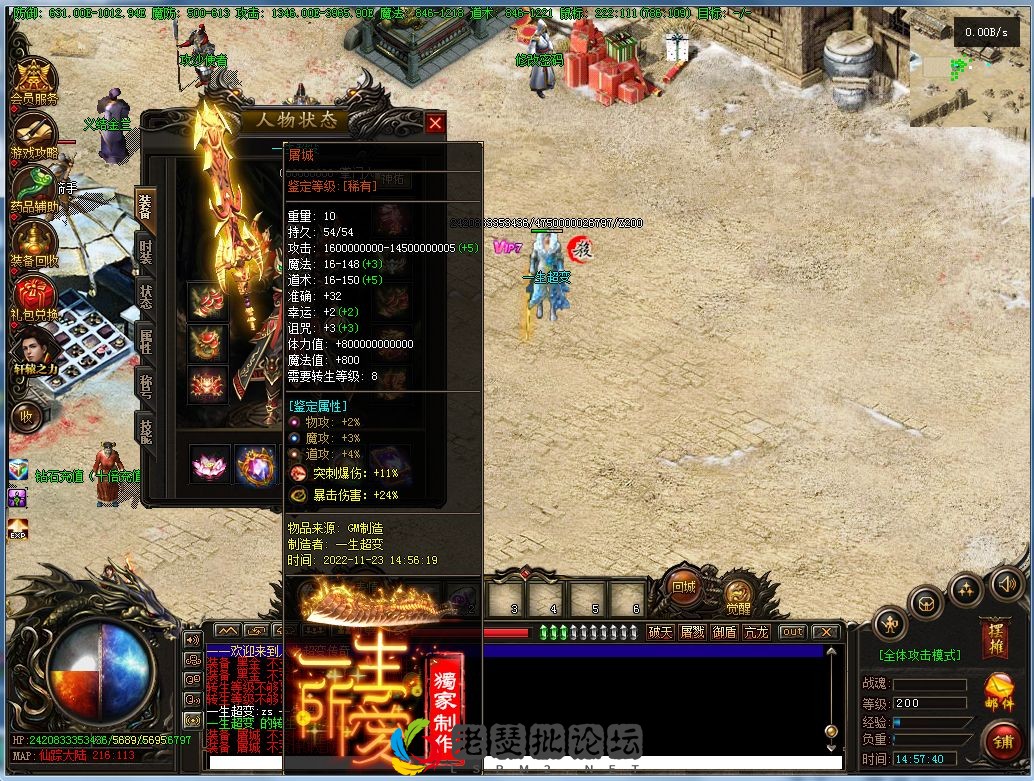This screenshot has height=781, width=1034.
Task: Open the 铺 shop button
Action: [1001, 741]
